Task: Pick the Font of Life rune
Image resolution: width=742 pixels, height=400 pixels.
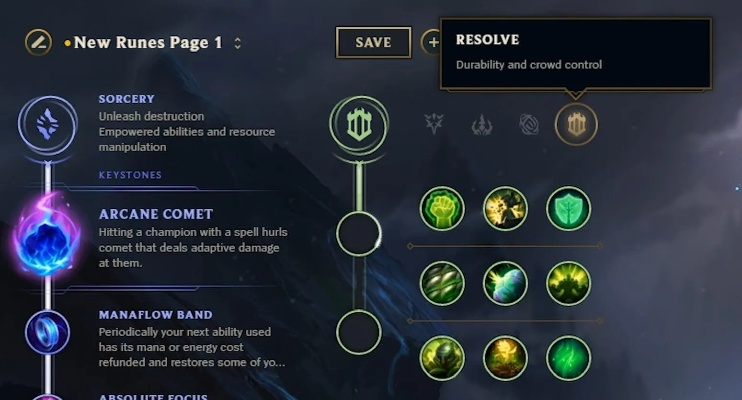Action: coord(505,208)
